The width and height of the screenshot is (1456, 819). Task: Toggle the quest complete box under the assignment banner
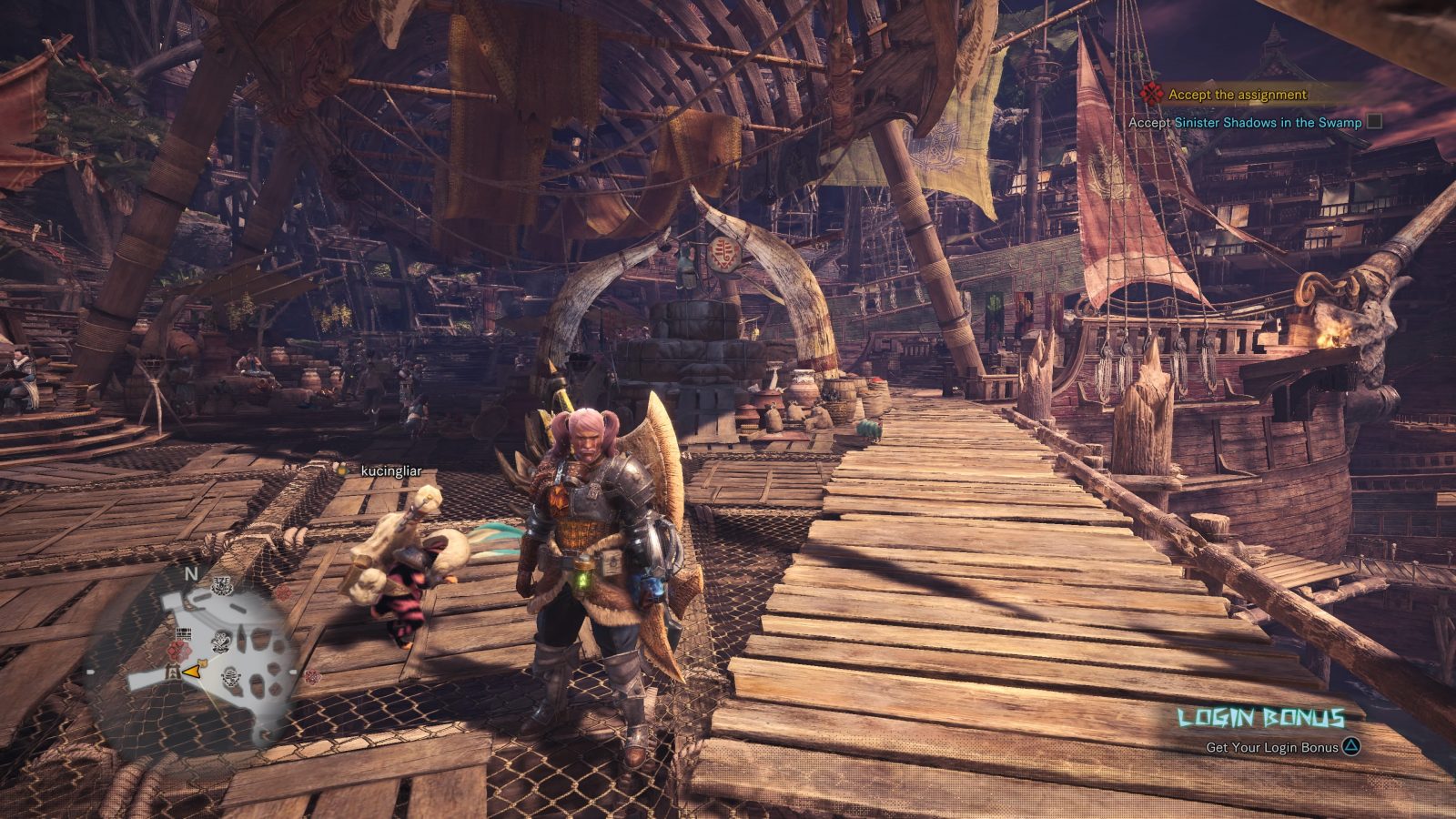point(1375,122)
